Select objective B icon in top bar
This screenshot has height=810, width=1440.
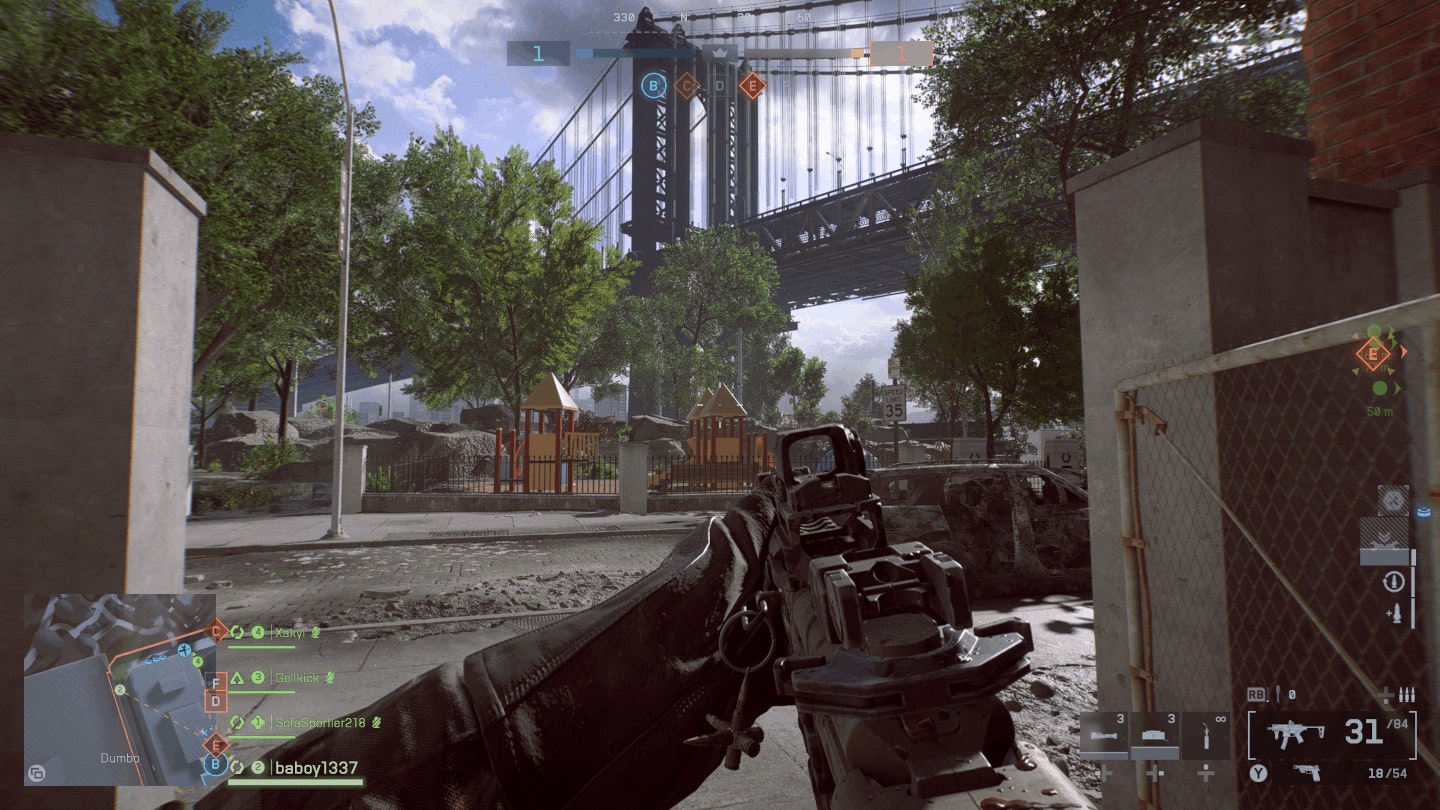(654, 86)
